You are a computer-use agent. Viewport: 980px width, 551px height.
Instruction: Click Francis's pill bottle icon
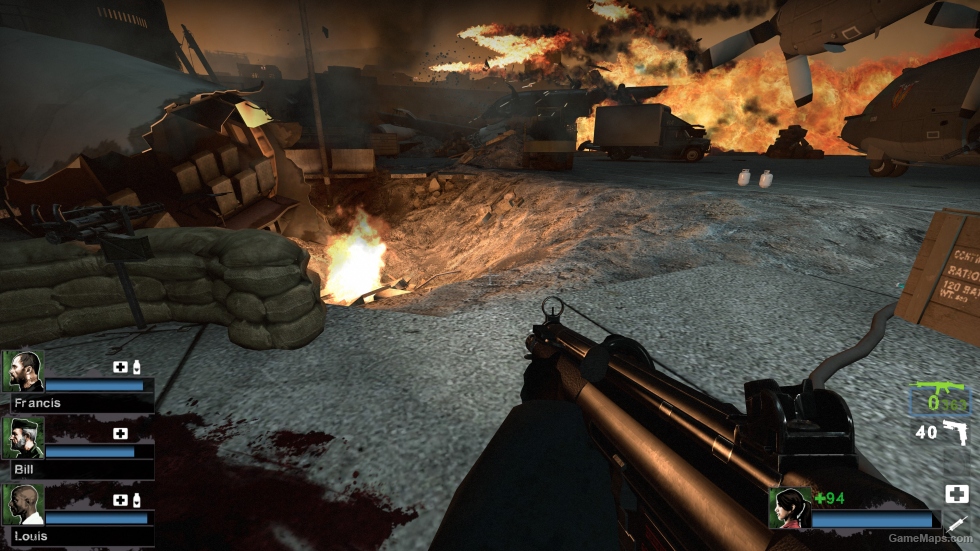click(x=136, y=367)
